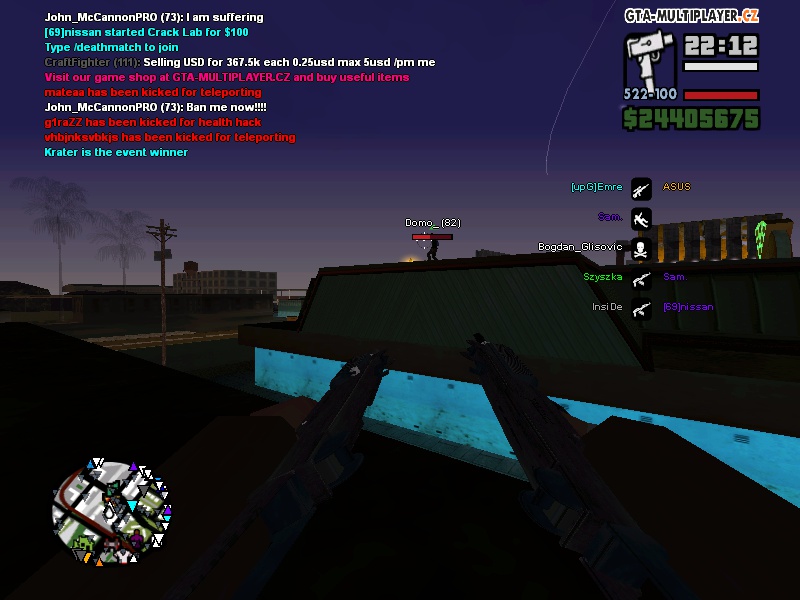Click the "Krater is the event winner" message
800x600 pixels.
pyautogui.click(x=116, y=152)
